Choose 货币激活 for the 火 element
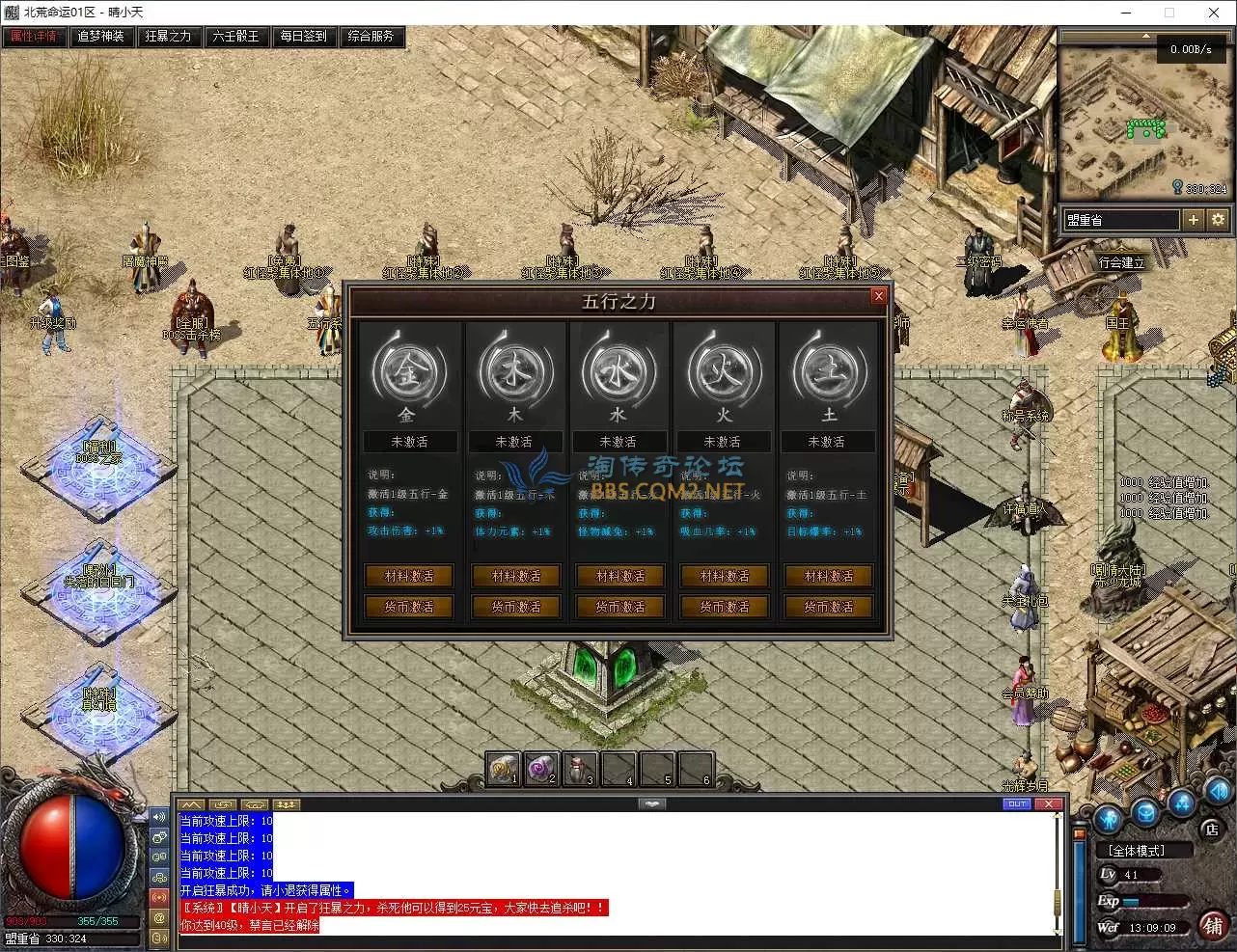The image size is (1237, 952). point(725,607)
